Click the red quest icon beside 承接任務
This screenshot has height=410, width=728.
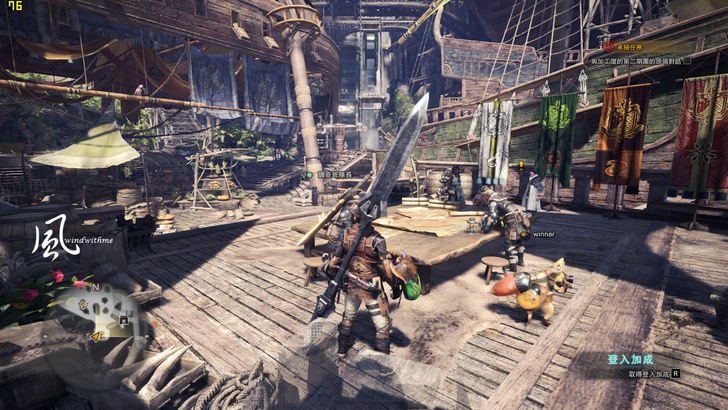click(609, 47)
